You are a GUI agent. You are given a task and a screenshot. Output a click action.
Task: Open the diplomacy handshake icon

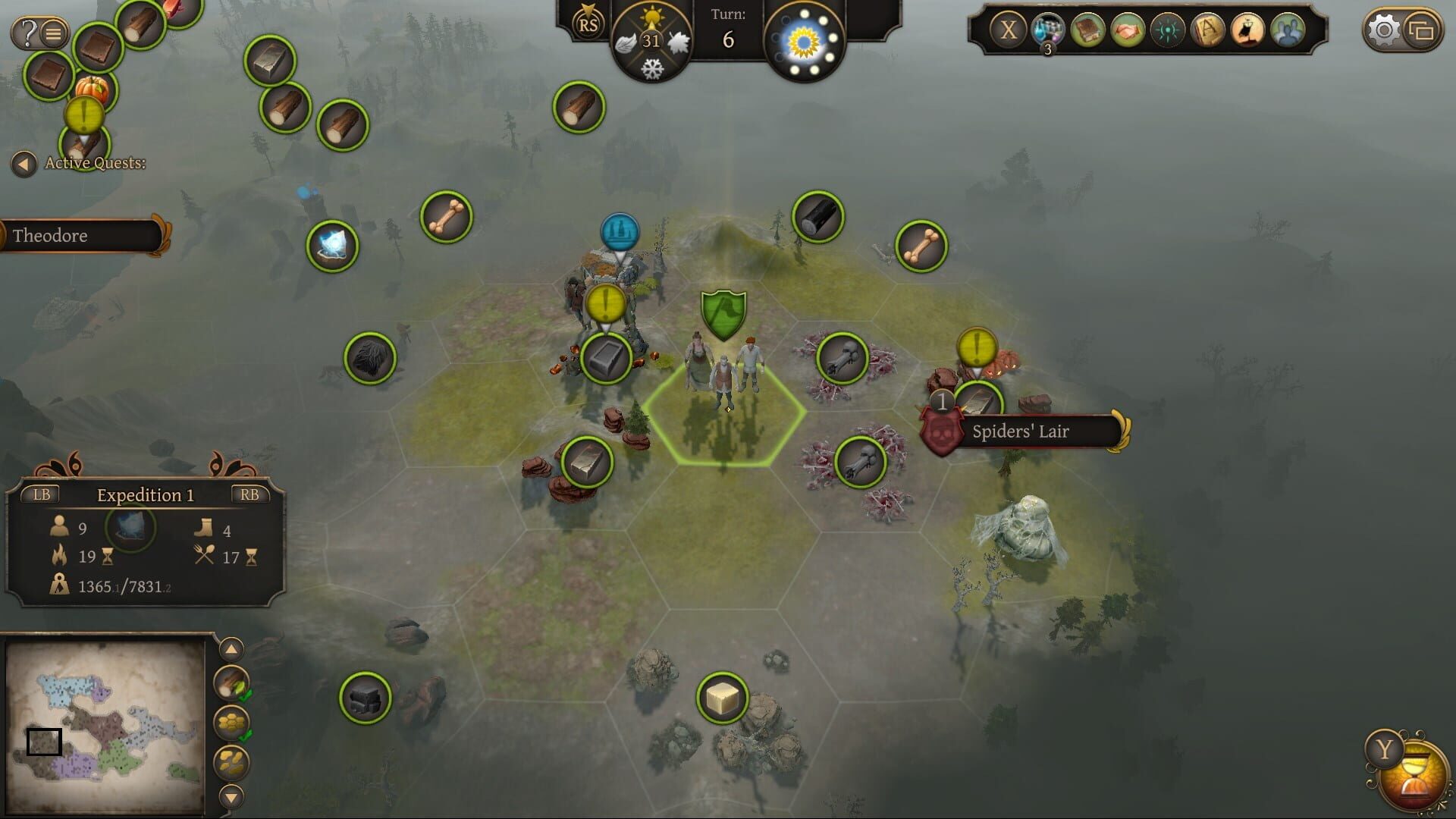pos(1128,30)
